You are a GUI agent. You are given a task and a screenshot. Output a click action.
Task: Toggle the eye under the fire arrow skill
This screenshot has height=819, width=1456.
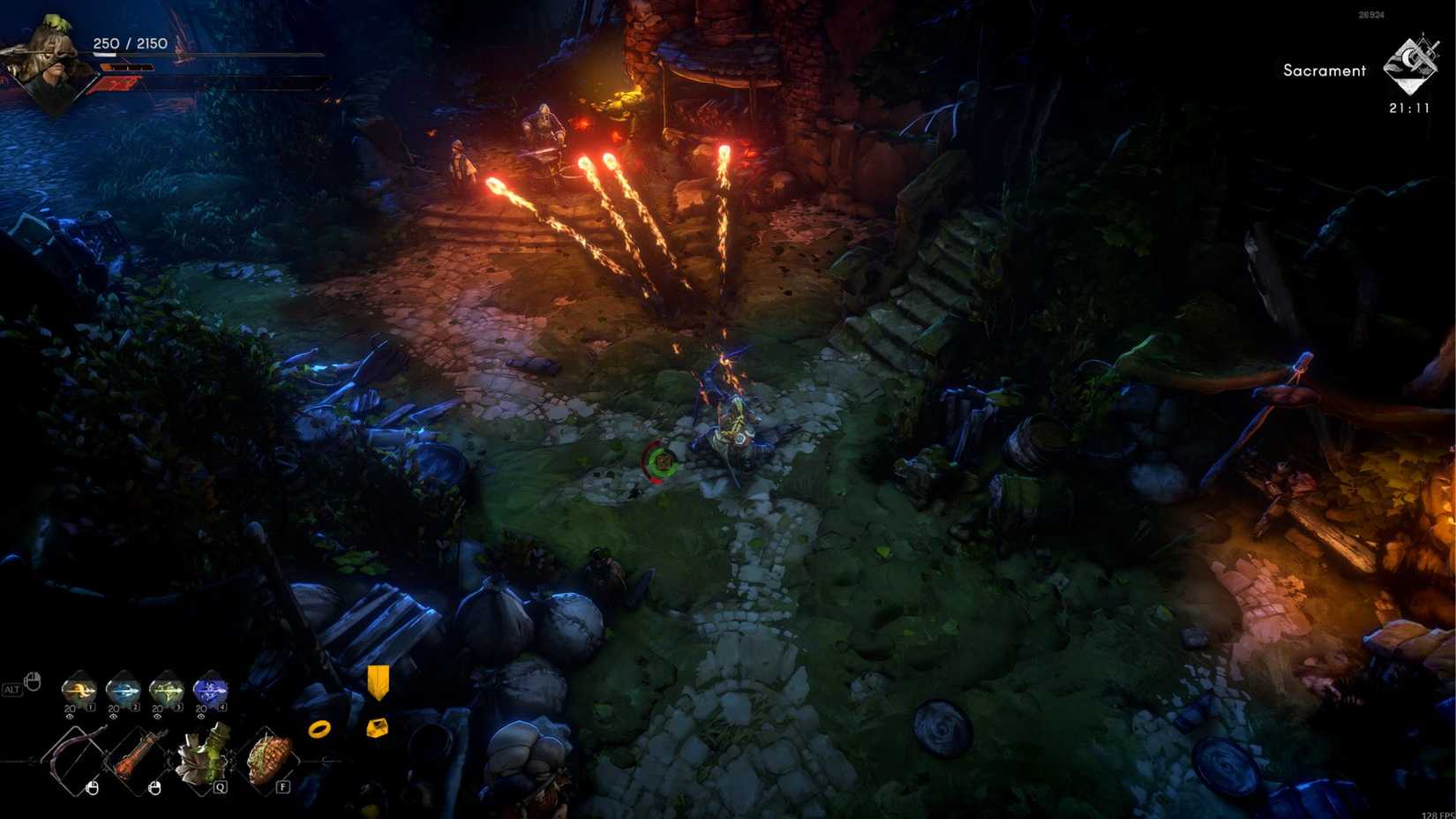[70, 717]
